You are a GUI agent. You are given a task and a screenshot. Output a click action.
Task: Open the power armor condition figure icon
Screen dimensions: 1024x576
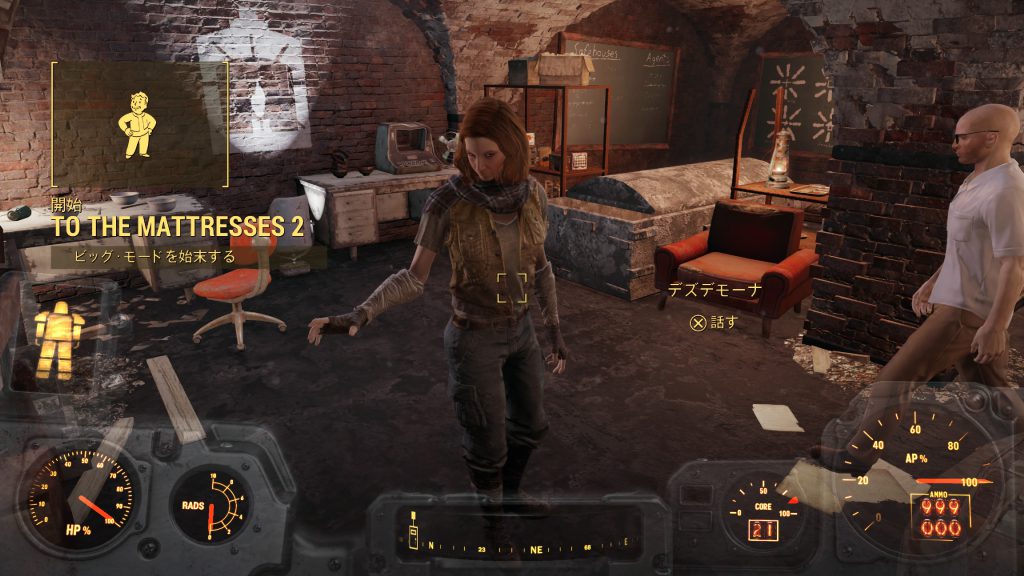[x=57, y=338]
